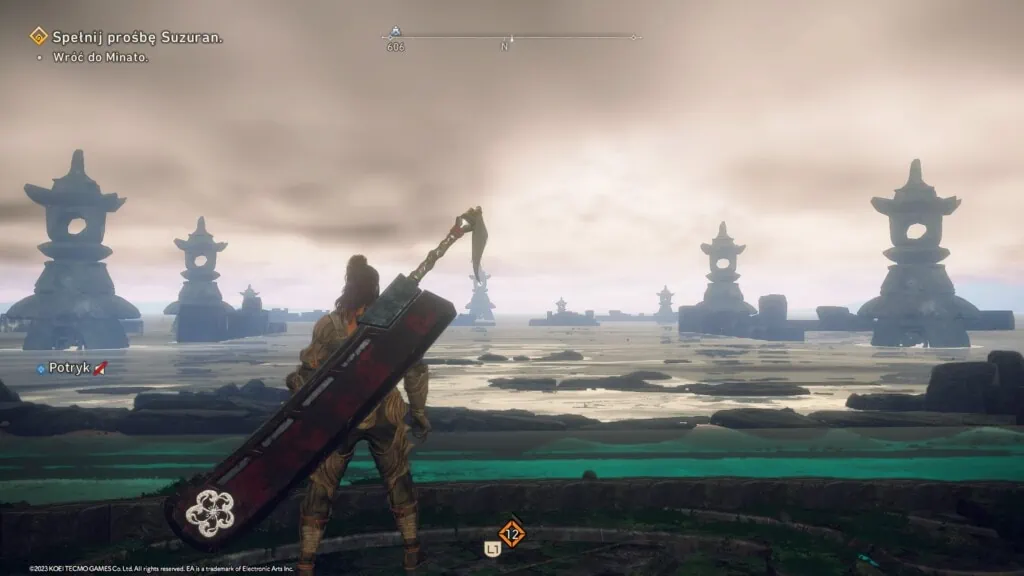Select the orange diamond item slot showing 12
This screenshot has width=1024, height=576.
point(512,533)
